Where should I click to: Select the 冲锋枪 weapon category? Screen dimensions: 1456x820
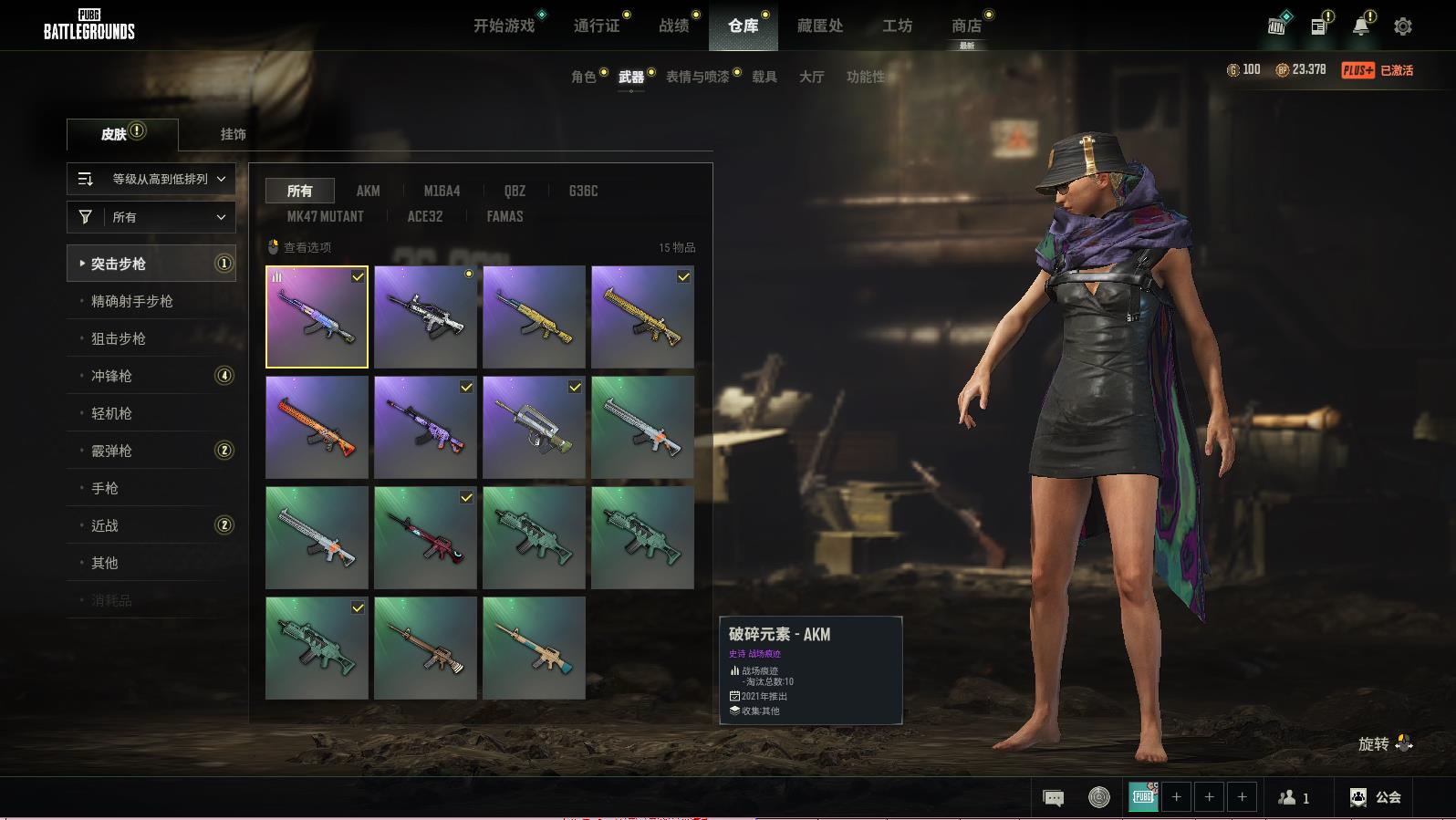(111, 376)
